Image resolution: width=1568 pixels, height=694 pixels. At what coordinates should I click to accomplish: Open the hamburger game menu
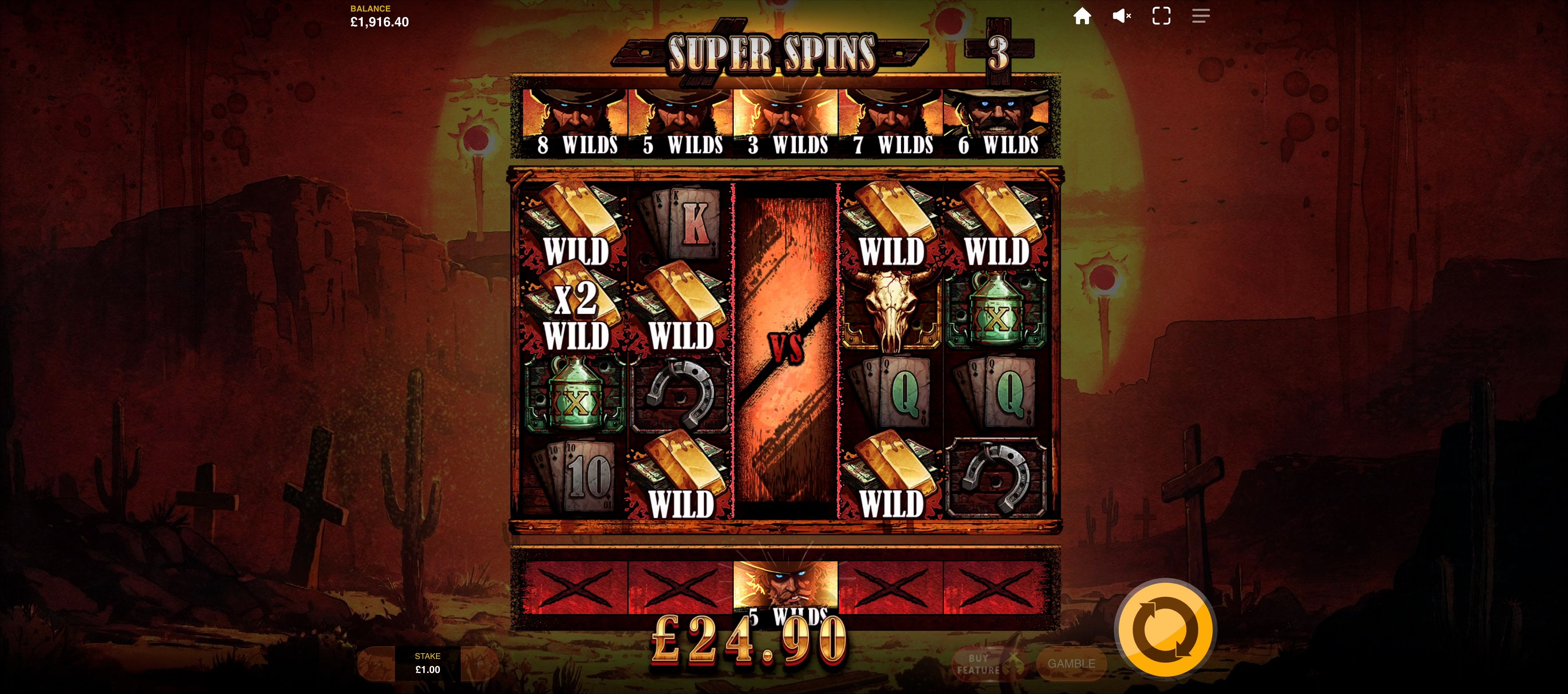click(1202, 16)
